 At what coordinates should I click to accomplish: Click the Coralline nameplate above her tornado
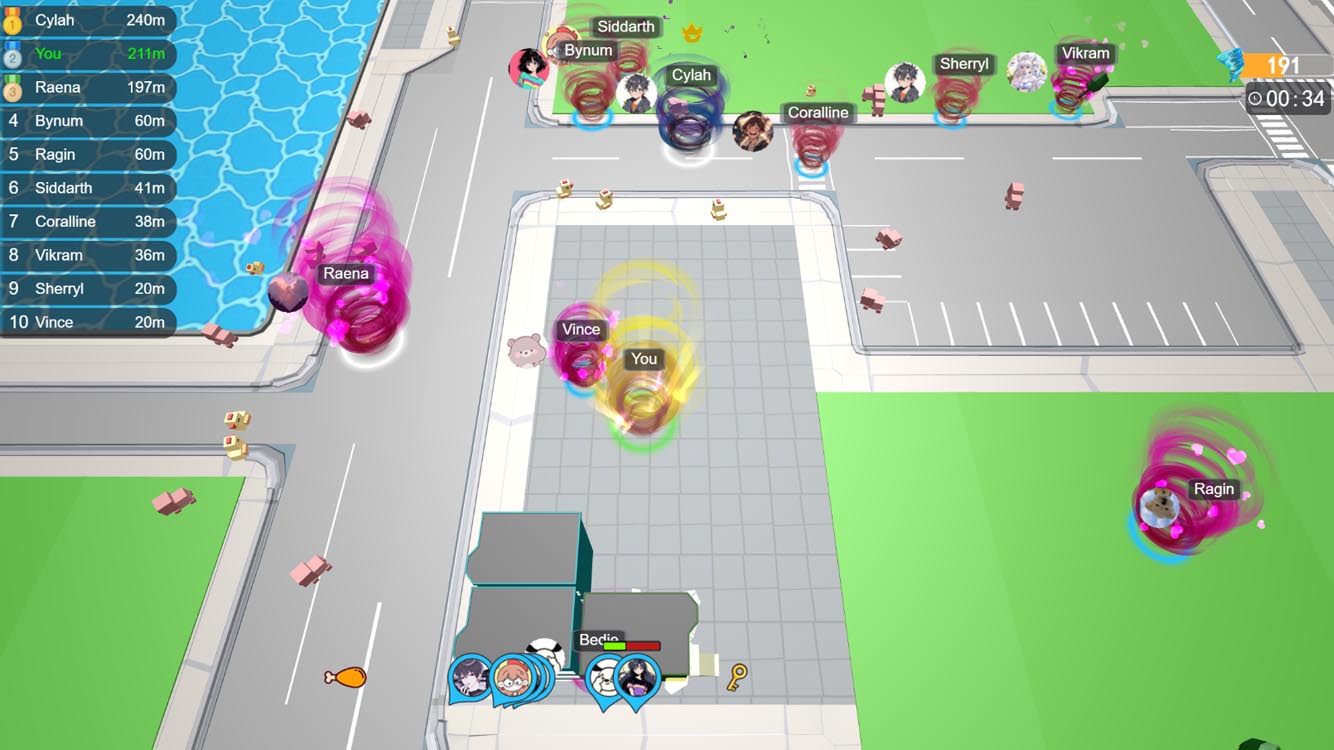(x=818, y=112)
